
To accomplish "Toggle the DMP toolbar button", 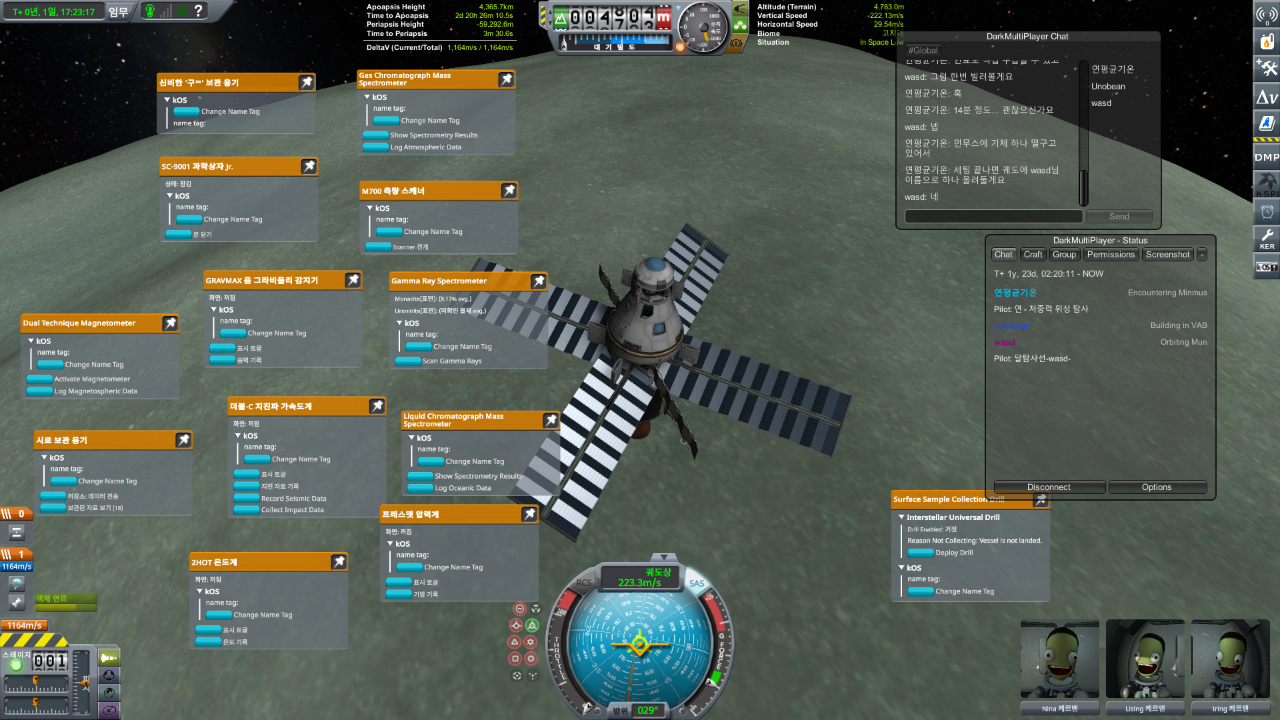I will [x=1266, y=156].
